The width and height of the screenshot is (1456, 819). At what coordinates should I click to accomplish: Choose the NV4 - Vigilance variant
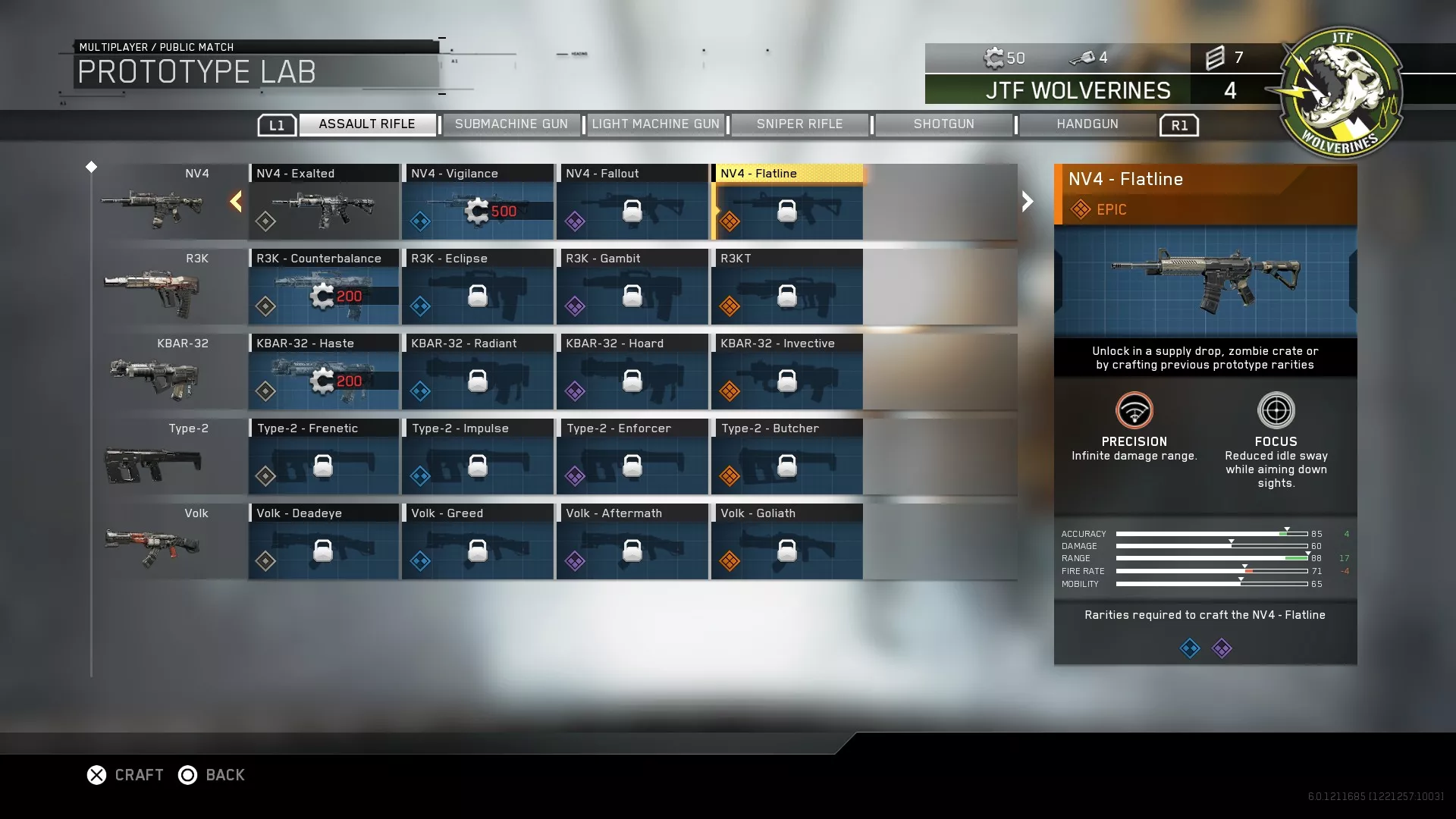478,202
